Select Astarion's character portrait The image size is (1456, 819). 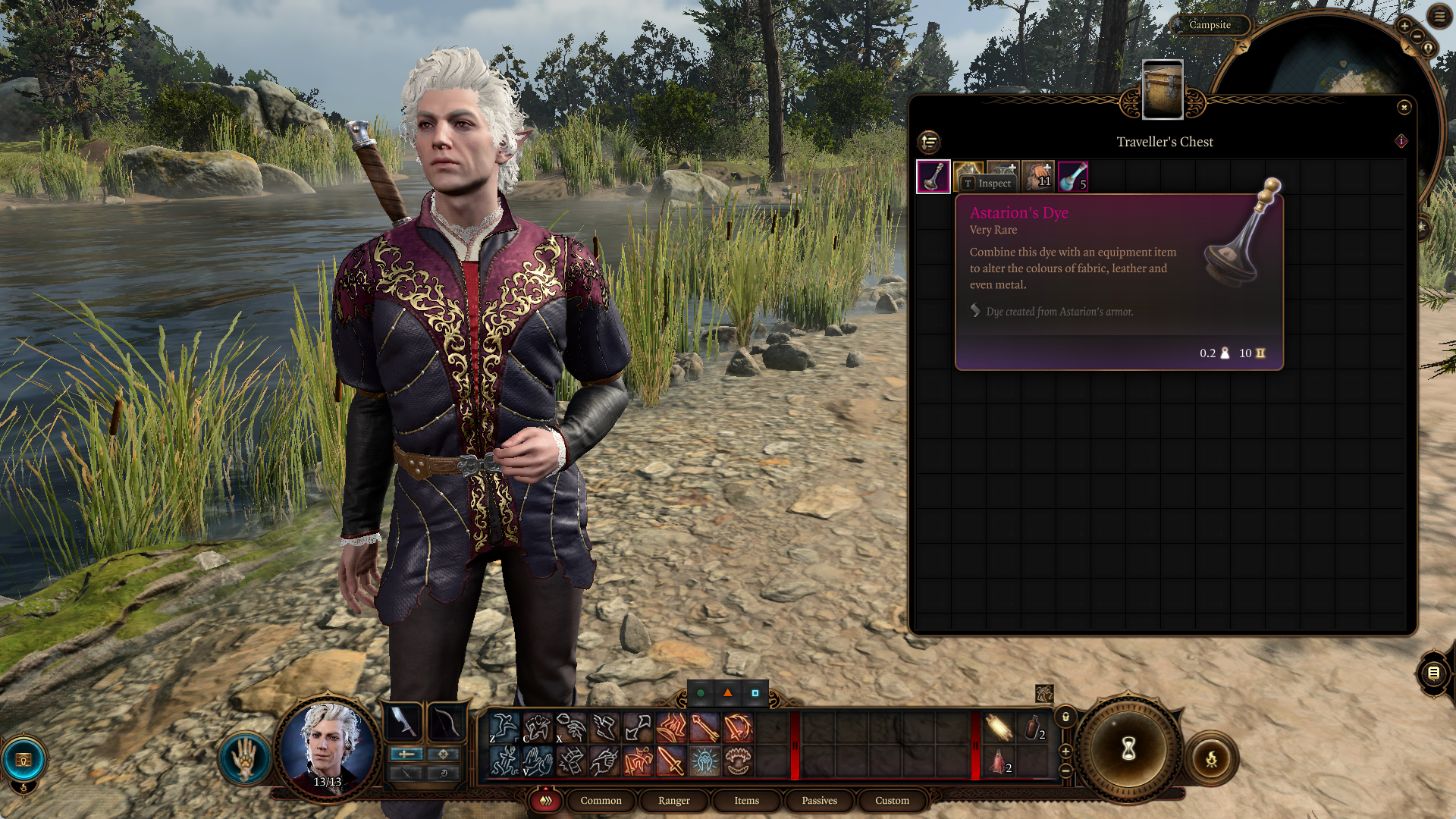[328, 746]
